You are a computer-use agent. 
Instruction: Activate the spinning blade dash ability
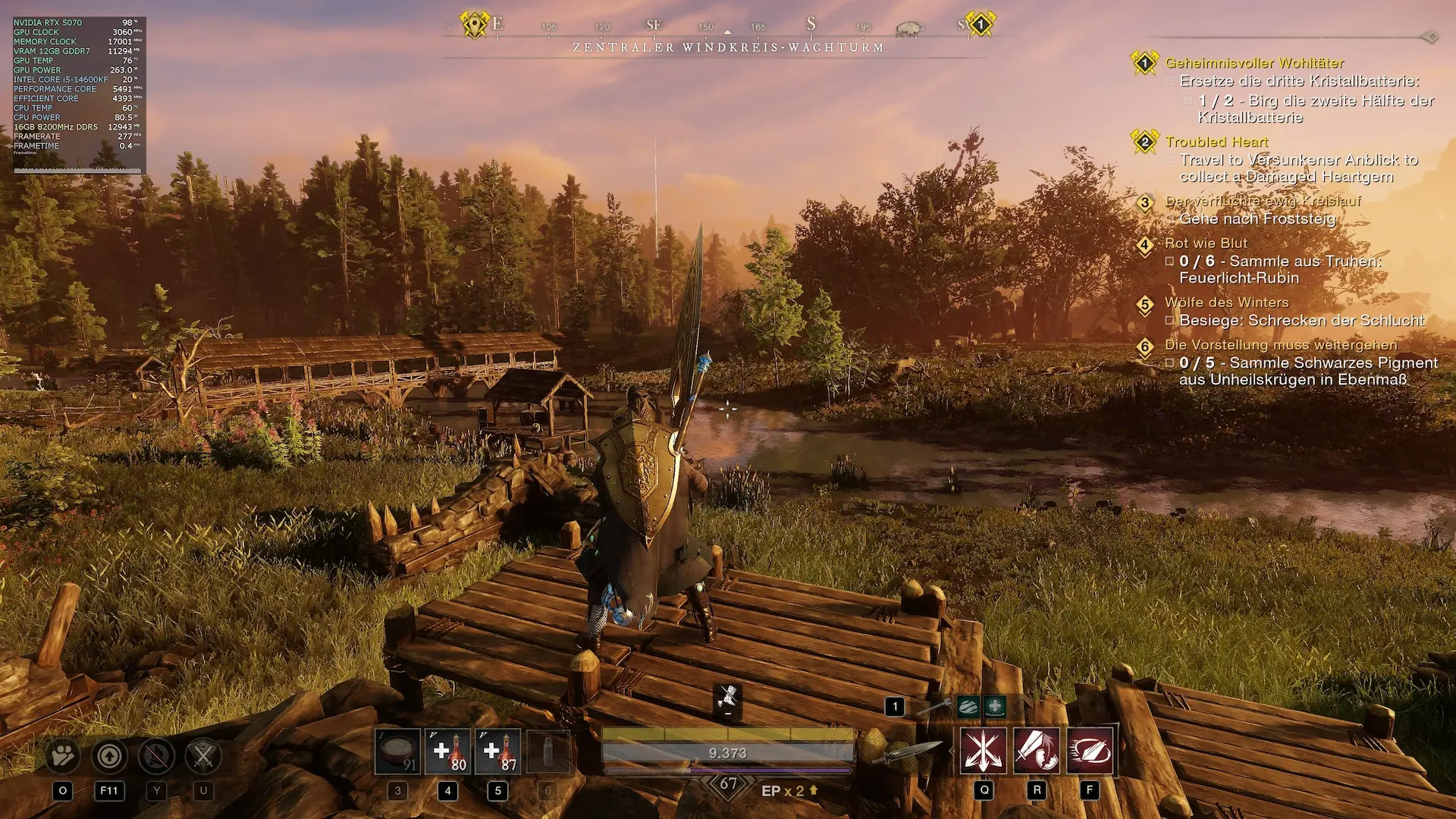[x=1090, y=751]
